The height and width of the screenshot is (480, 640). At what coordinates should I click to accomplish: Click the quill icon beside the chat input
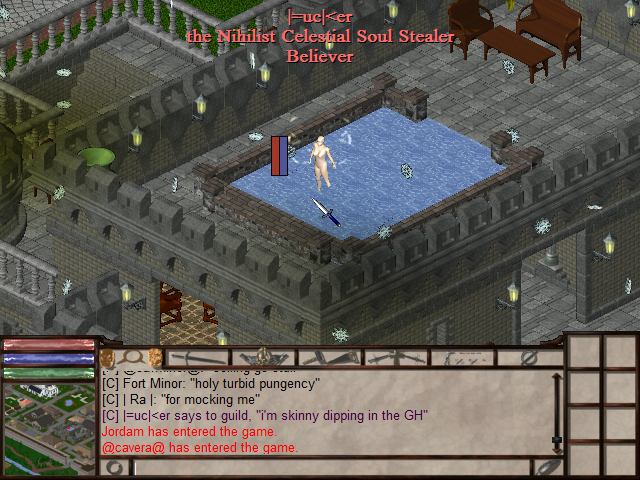[546, 468]
